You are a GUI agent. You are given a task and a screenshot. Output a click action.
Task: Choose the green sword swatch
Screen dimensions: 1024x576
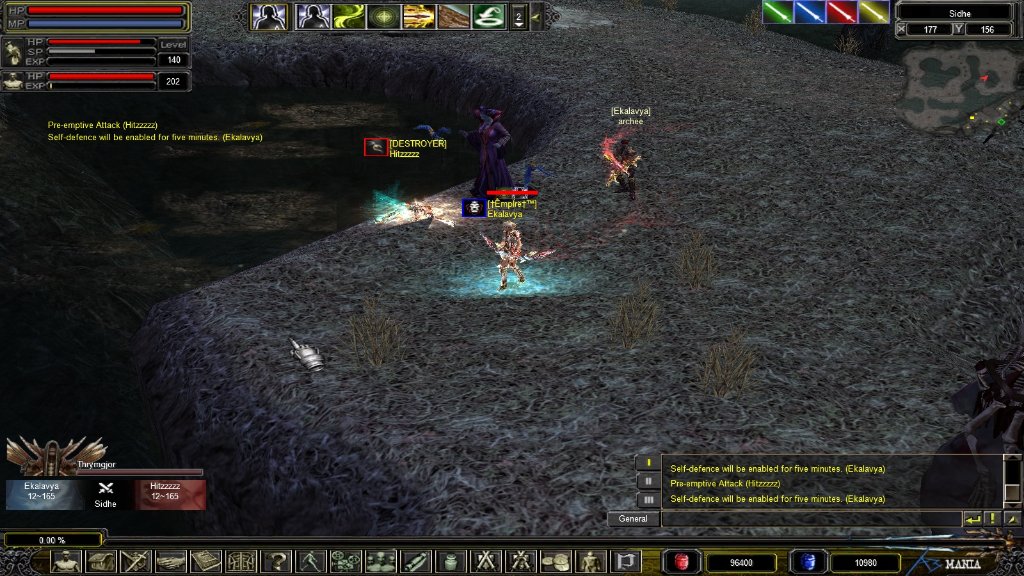pos(777,12)
